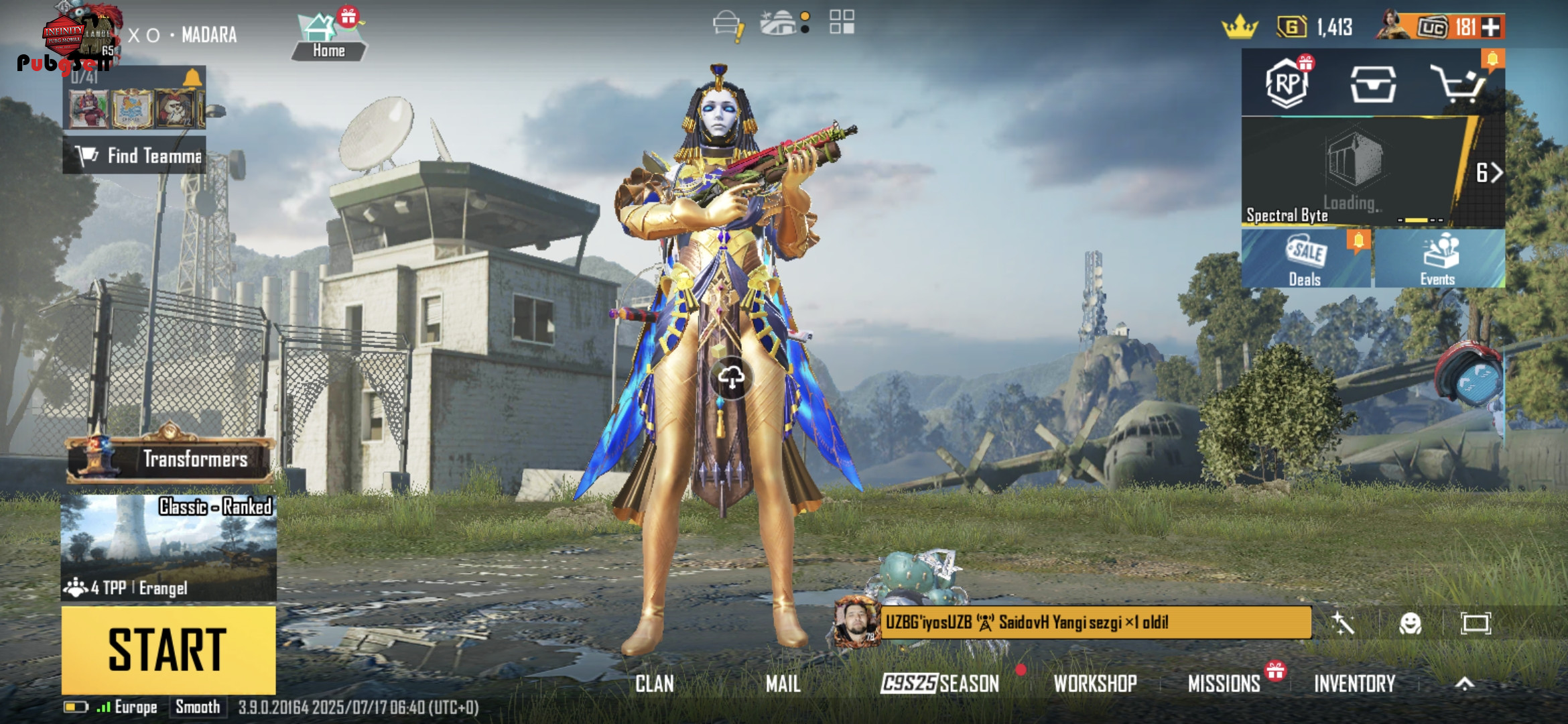Viewport: 1568px width, 724px height.
Task: Open the MISSIONS menu
Action: click(x=1224, y=684)
